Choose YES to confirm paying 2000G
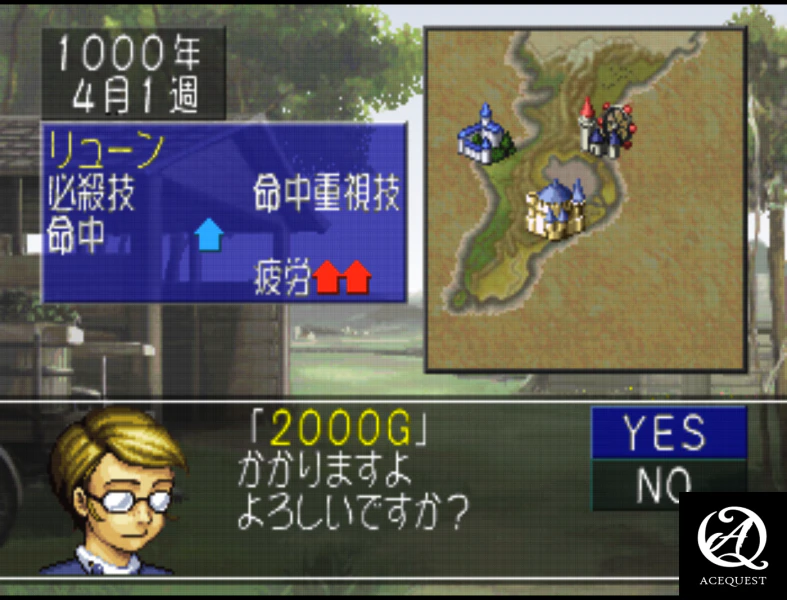Viewport: 787px width, 600px height. 668,433
